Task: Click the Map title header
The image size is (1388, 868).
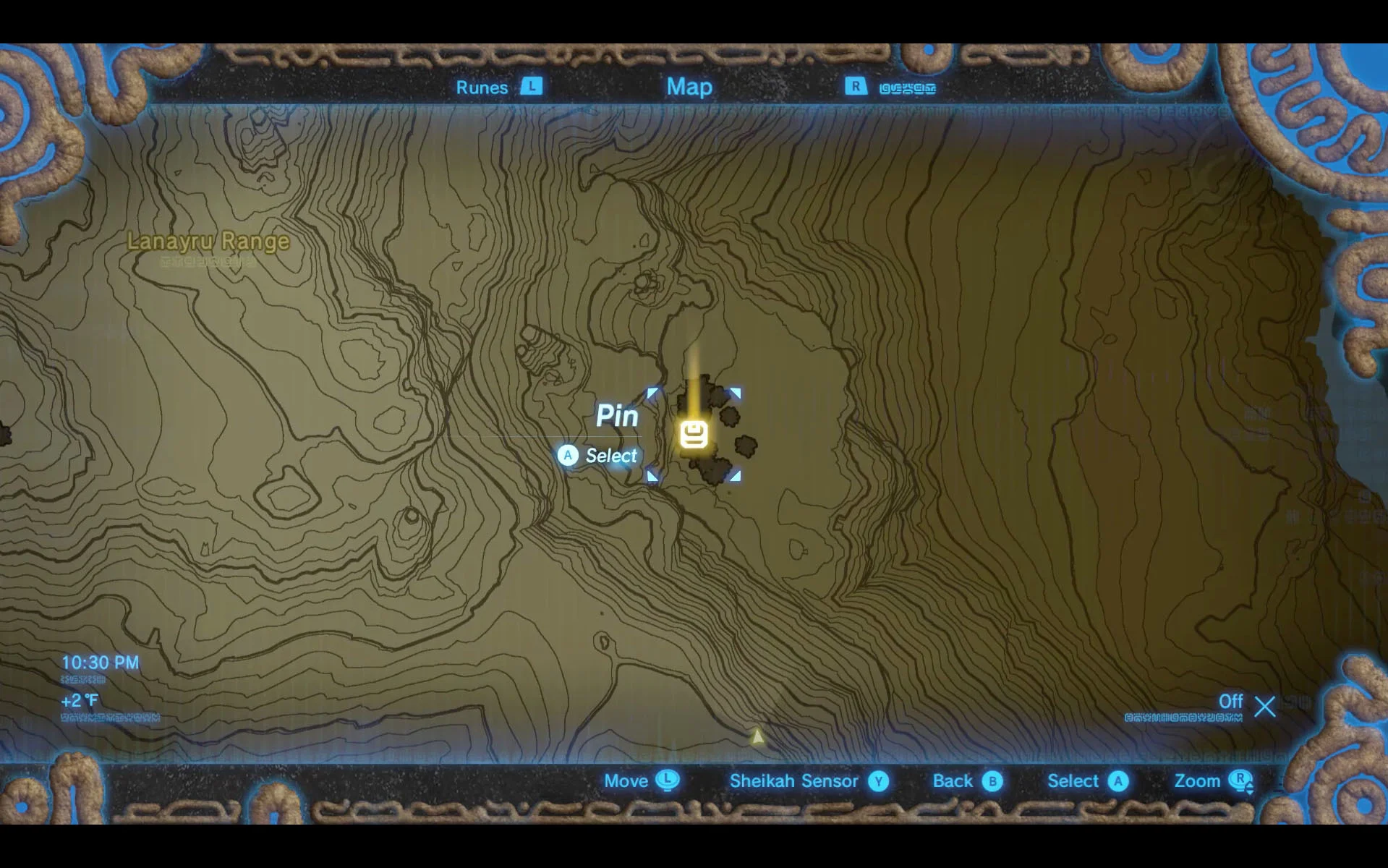Action: 689,87
